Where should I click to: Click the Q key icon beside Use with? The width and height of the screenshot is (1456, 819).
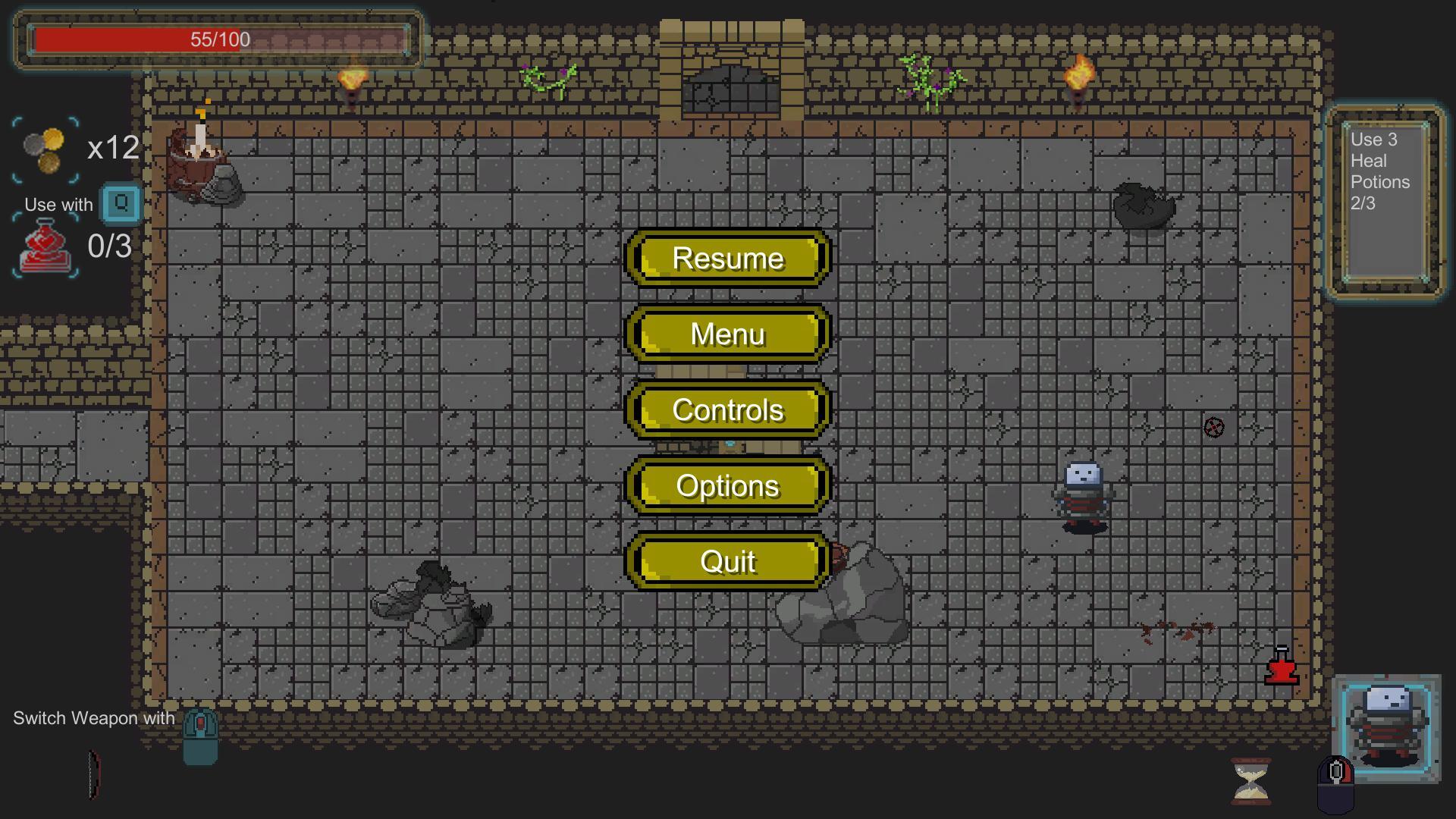(119, 203)
